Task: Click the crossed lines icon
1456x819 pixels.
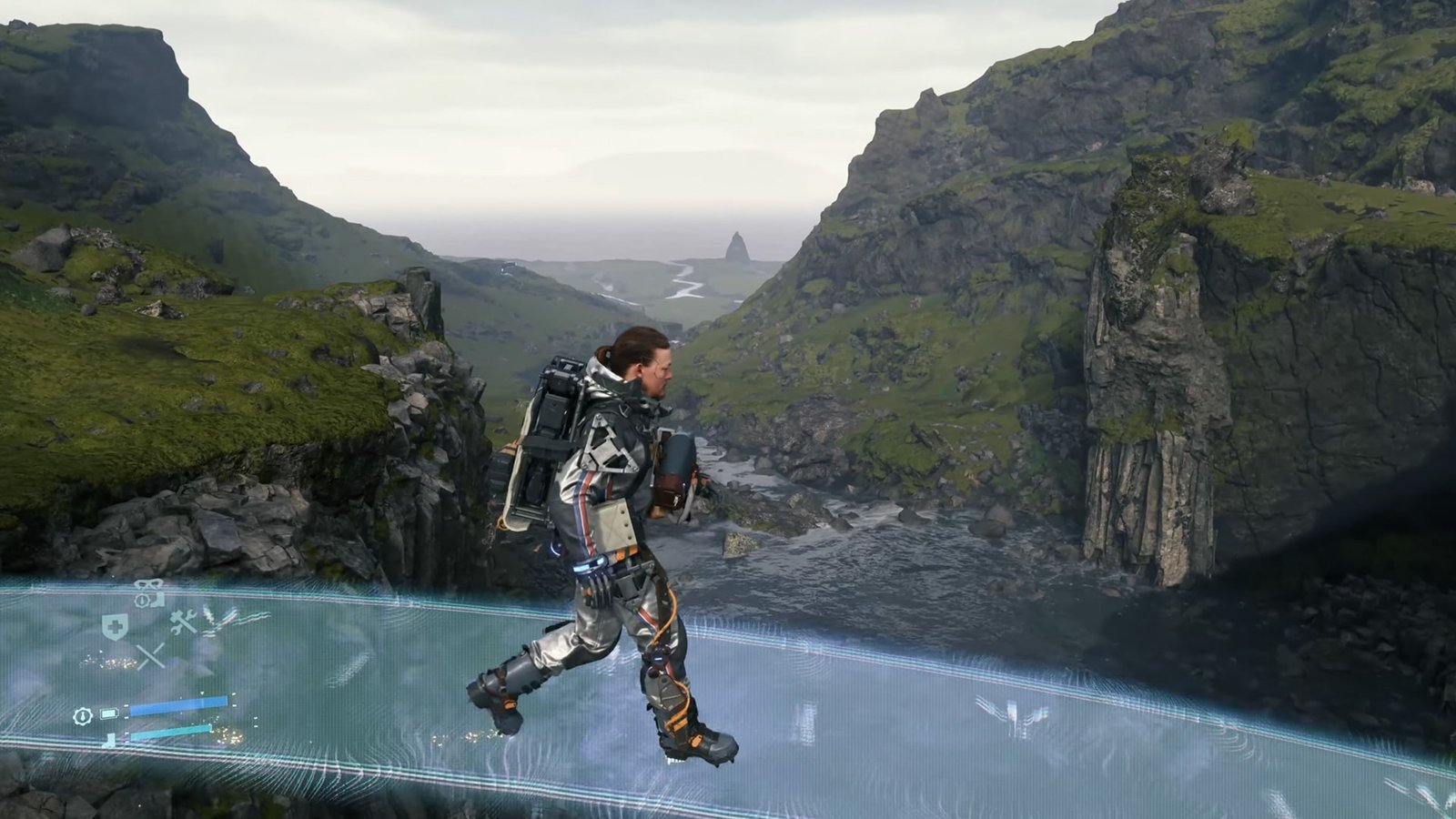Action: point(150,655)
